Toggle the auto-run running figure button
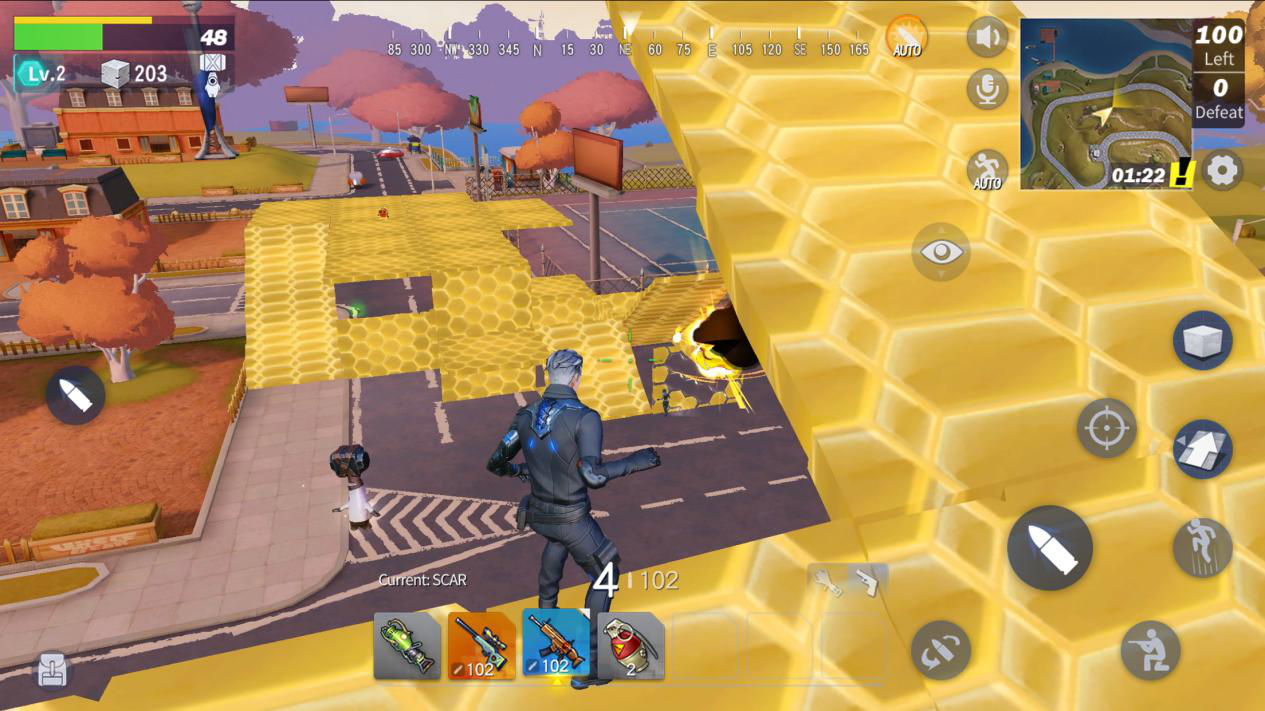 [x=987, y=170]
